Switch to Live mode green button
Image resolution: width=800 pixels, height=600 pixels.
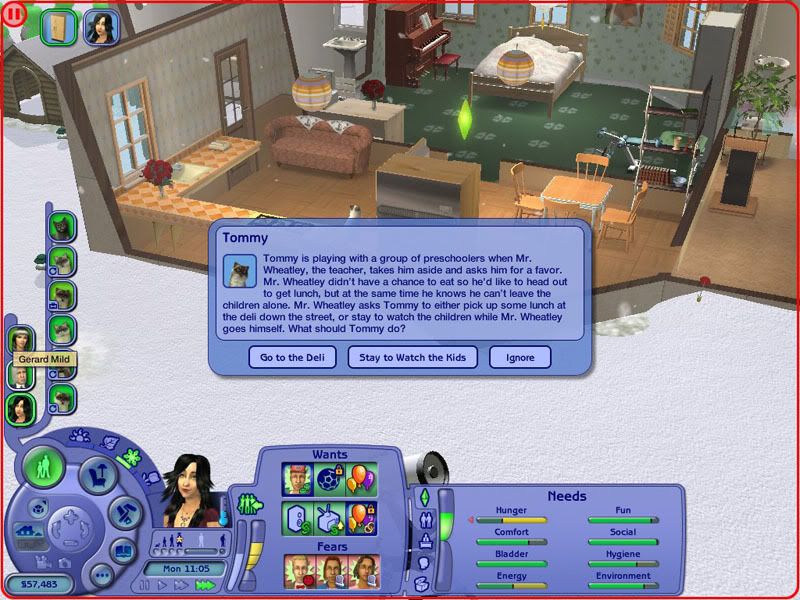point(43,466)
